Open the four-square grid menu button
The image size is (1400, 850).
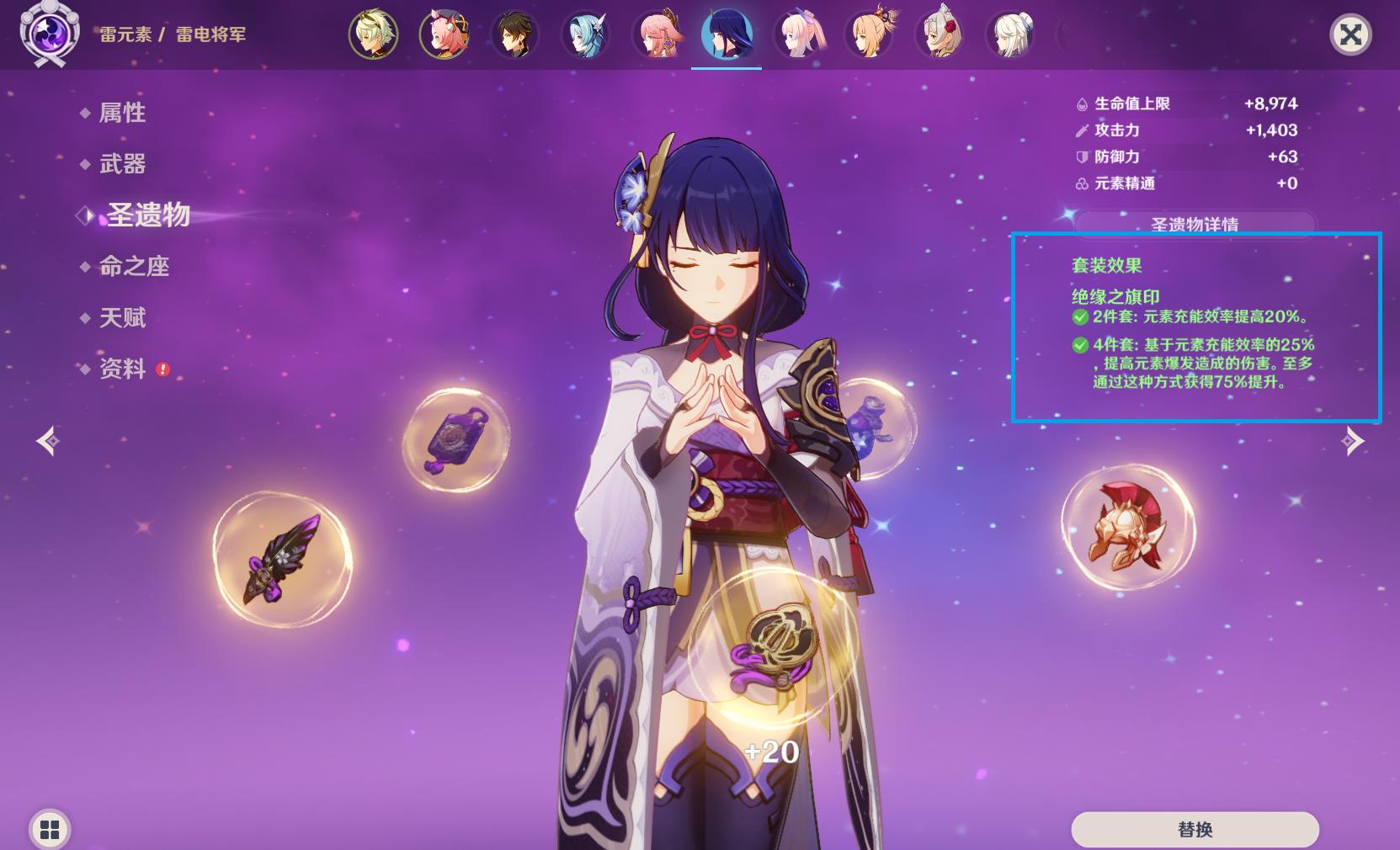[50, 830]
